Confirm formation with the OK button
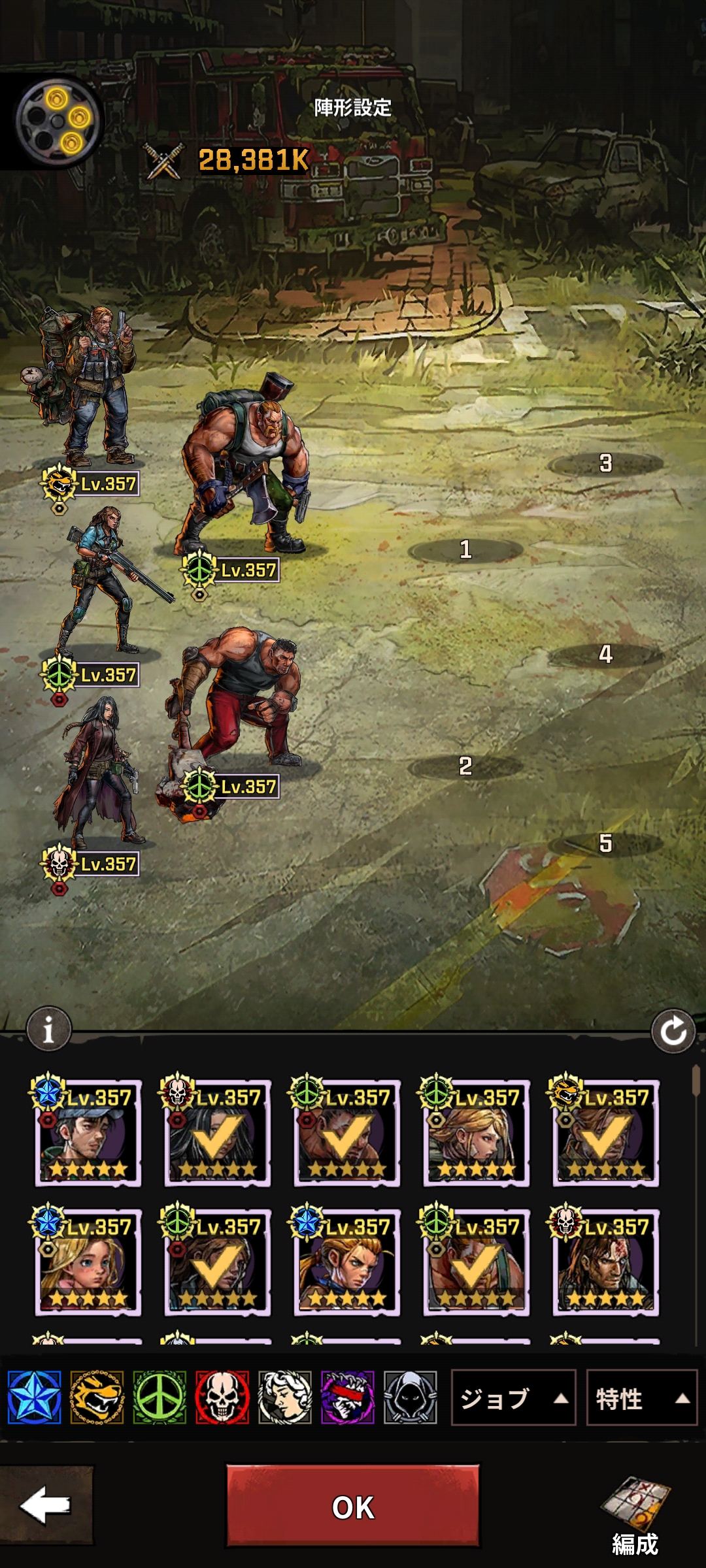This screenshot has width=706, height=1568. pyautogui.click(x=352, y=1507)
